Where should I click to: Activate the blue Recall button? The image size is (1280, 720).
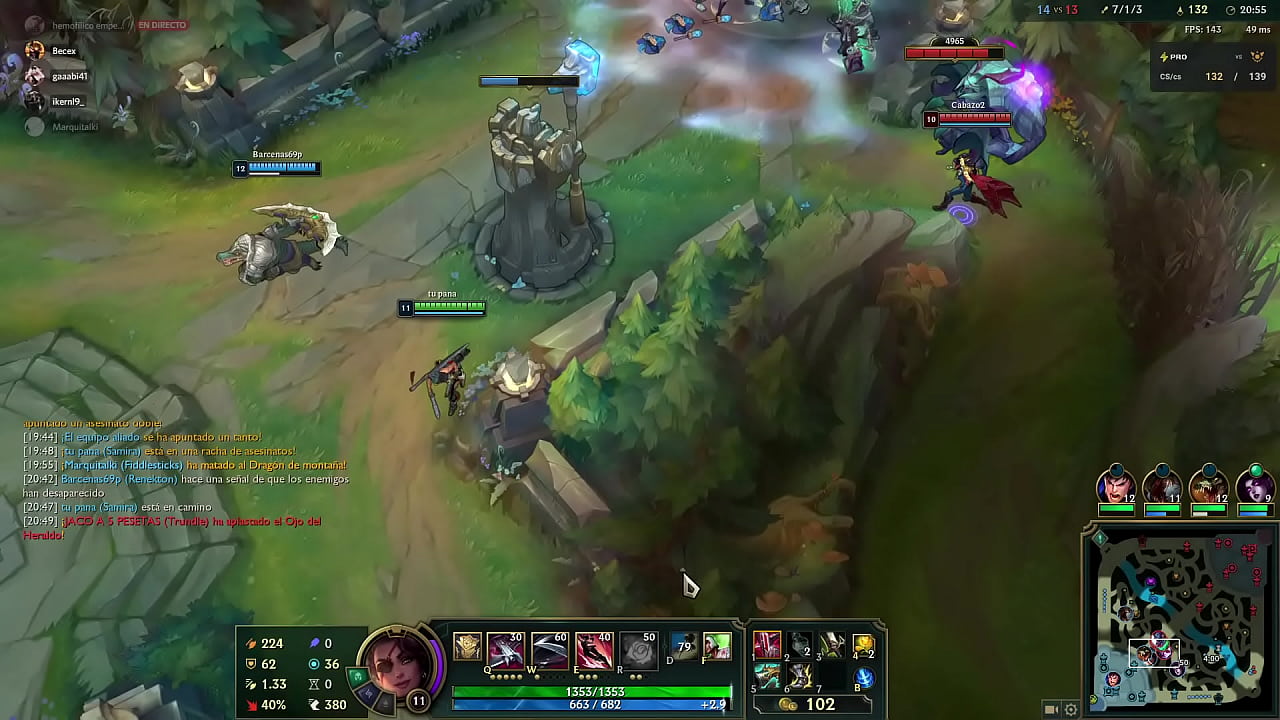pos(864,678)
